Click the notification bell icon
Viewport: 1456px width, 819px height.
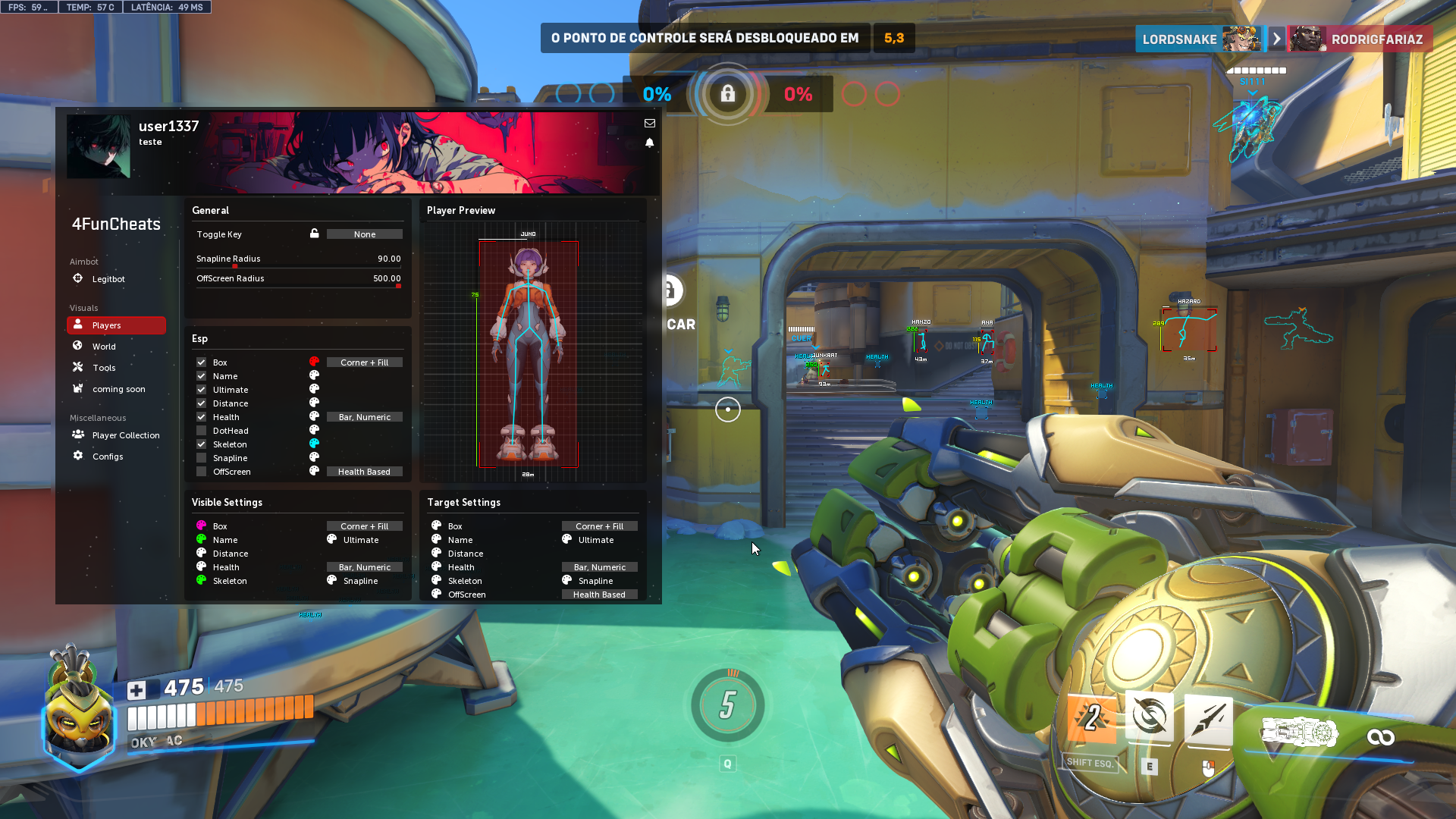(x=650, y=143)
